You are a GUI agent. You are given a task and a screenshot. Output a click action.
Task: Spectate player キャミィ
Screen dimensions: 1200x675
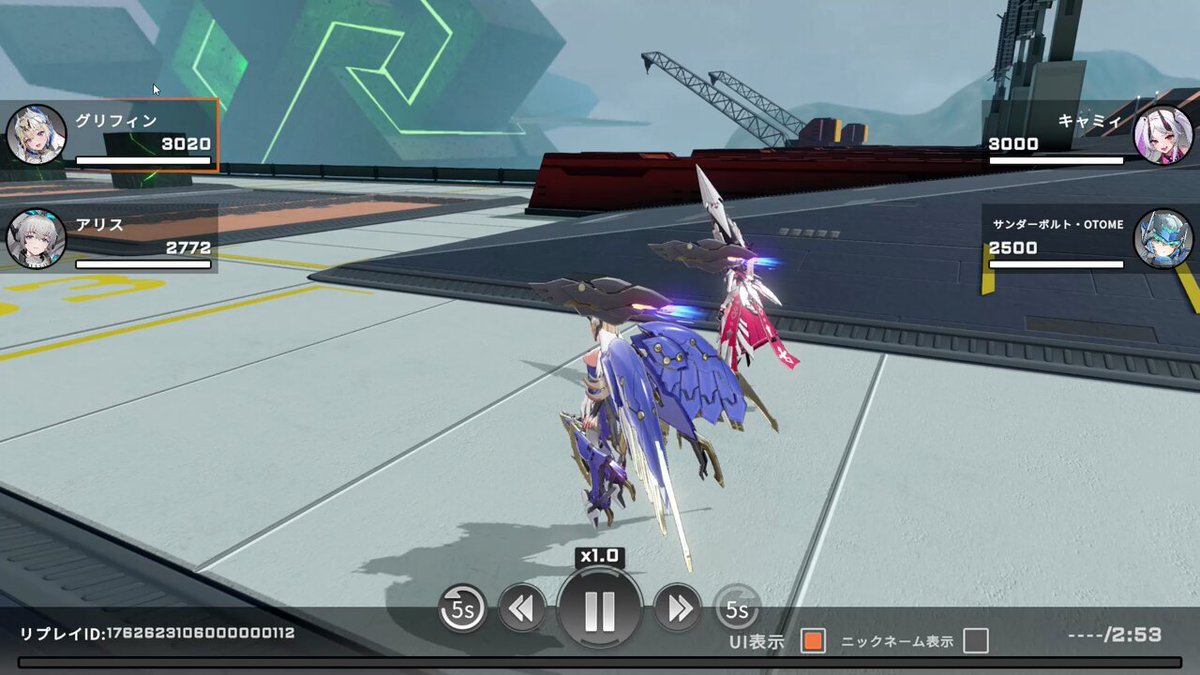(1088, 135)
